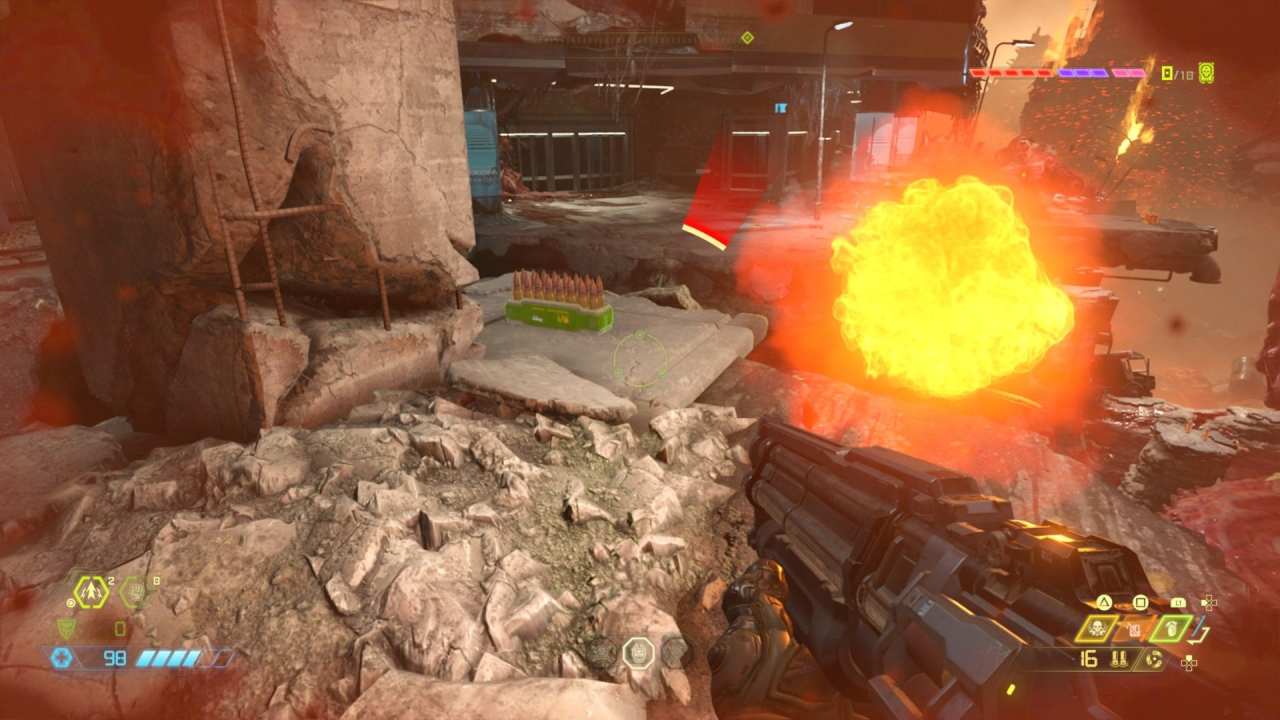Click the armor value showing 0
1280x720 pixels.
coord(119,629)
